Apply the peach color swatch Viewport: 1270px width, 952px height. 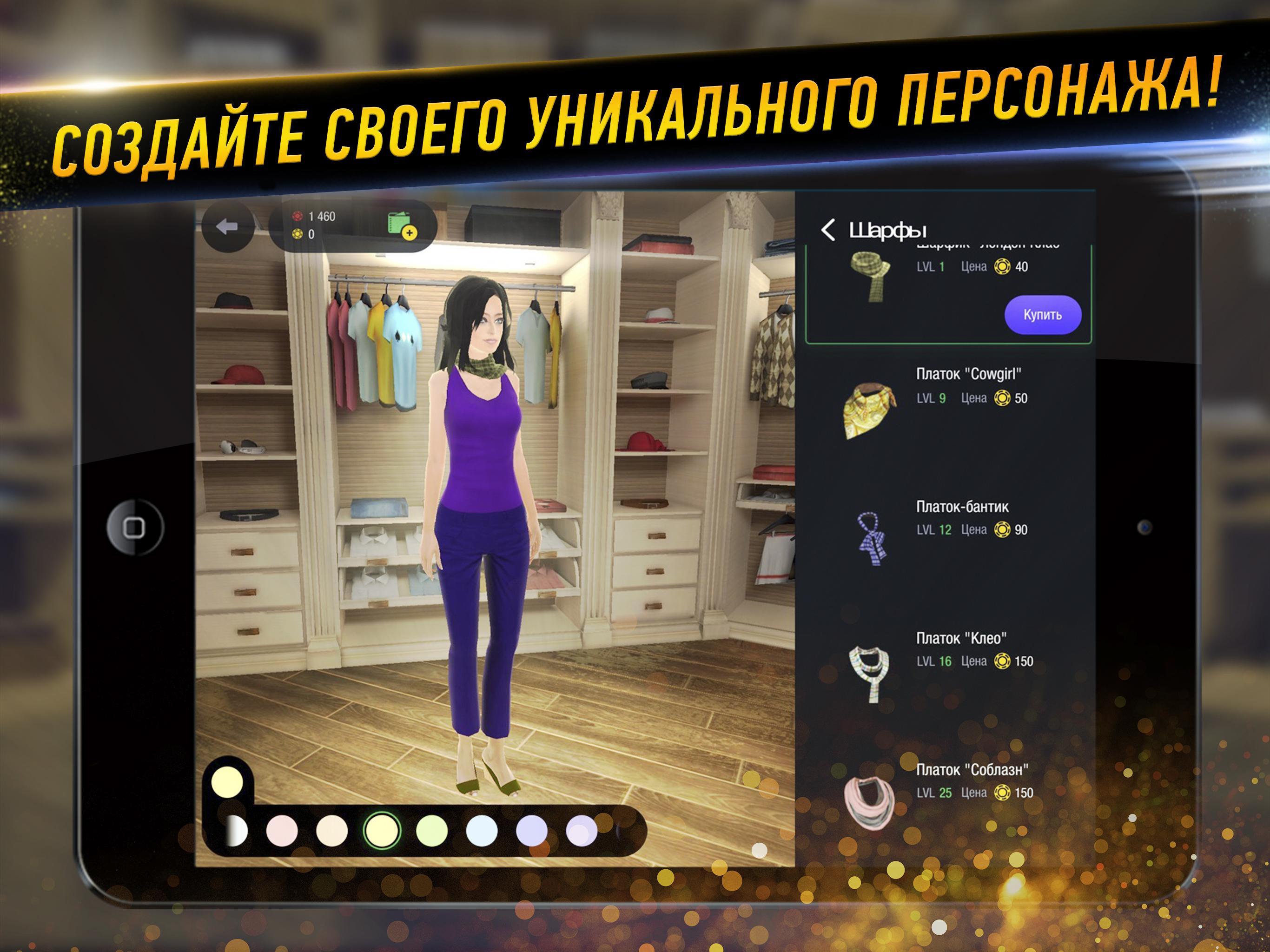(332, 831)
